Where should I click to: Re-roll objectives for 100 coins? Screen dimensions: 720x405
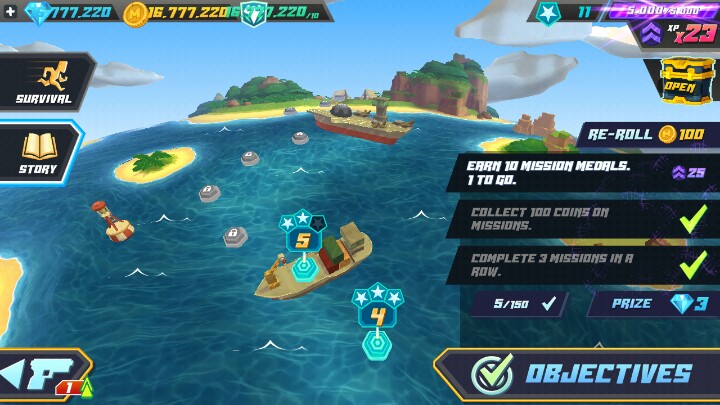[646, 134]
